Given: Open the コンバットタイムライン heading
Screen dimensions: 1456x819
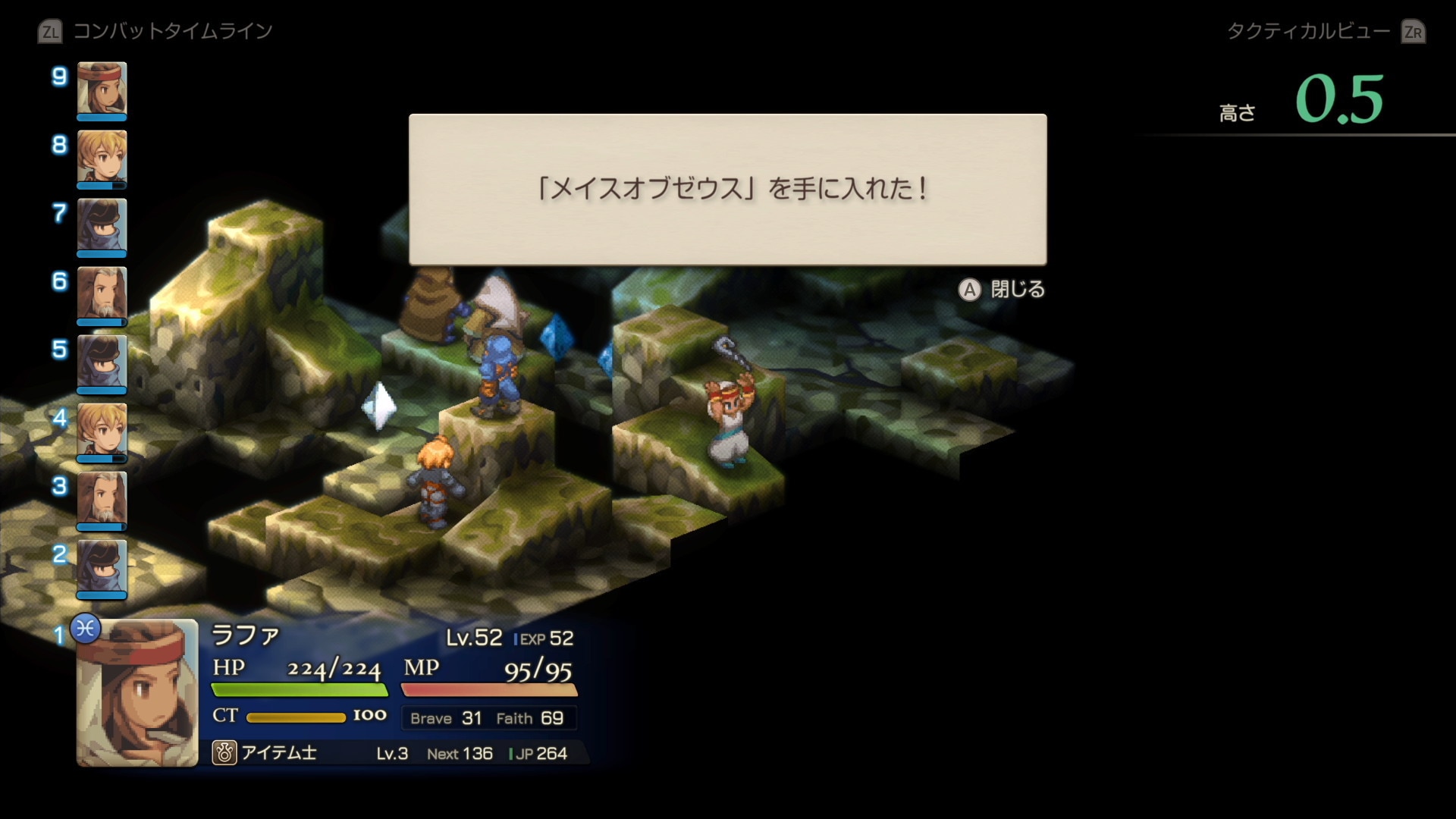Looking at the screenshot, I should pos(172,31).
